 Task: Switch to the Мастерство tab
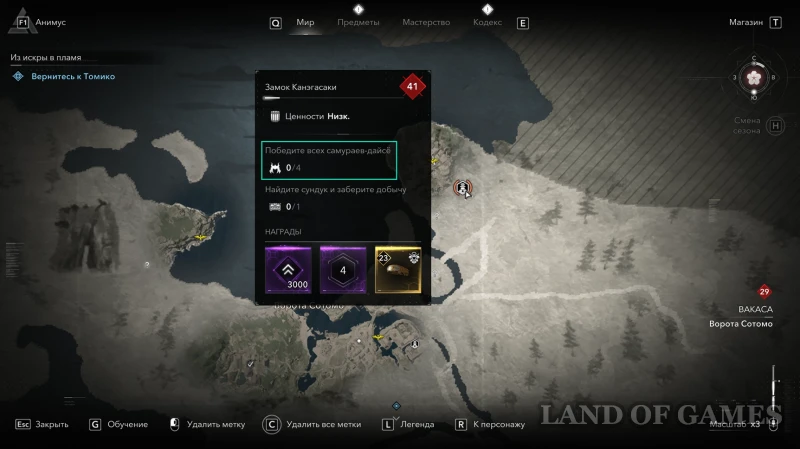[x=425, y=22]
